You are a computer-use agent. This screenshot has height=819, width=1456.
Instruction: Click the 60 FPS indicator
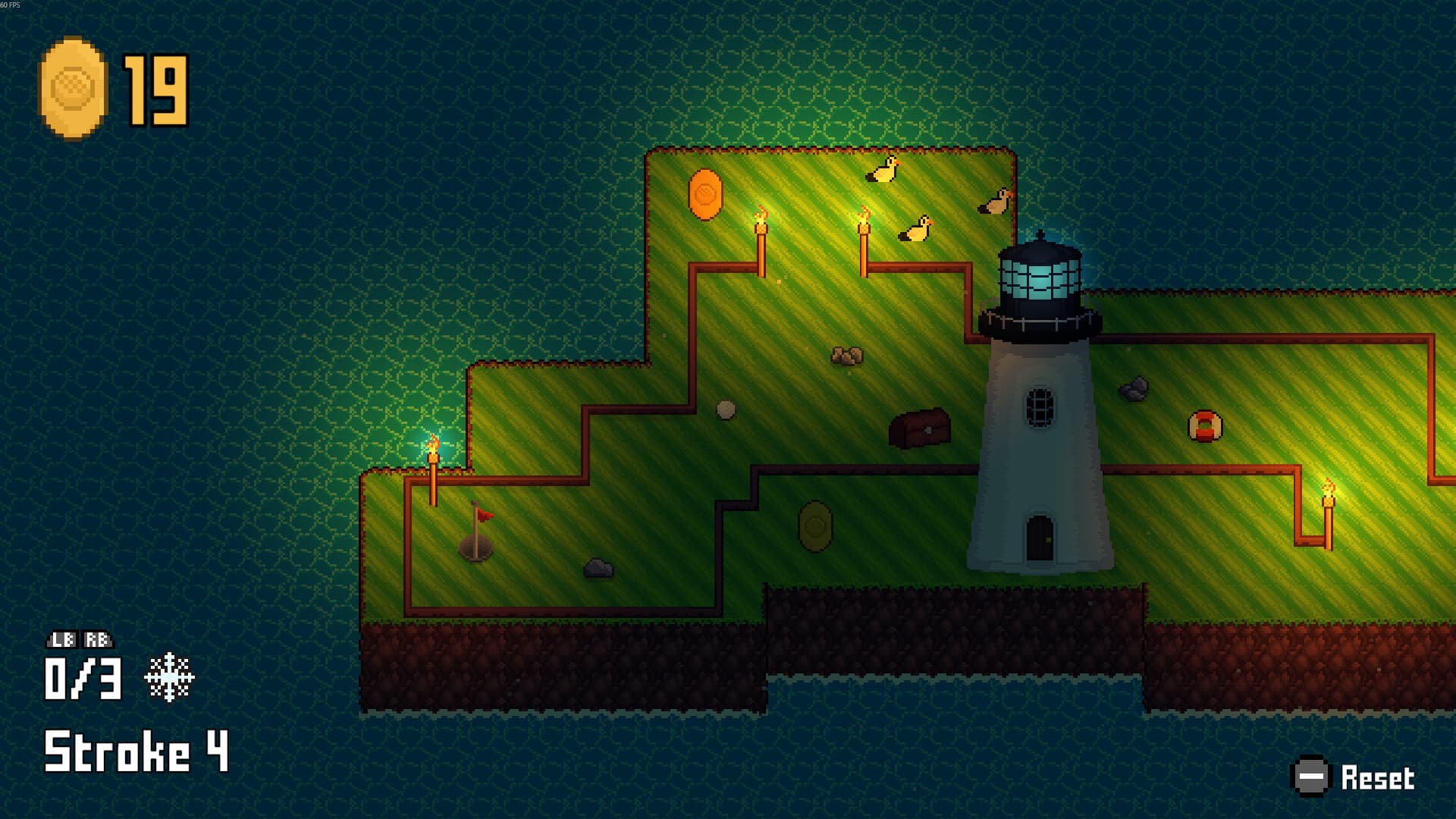[x=11, y=5]
